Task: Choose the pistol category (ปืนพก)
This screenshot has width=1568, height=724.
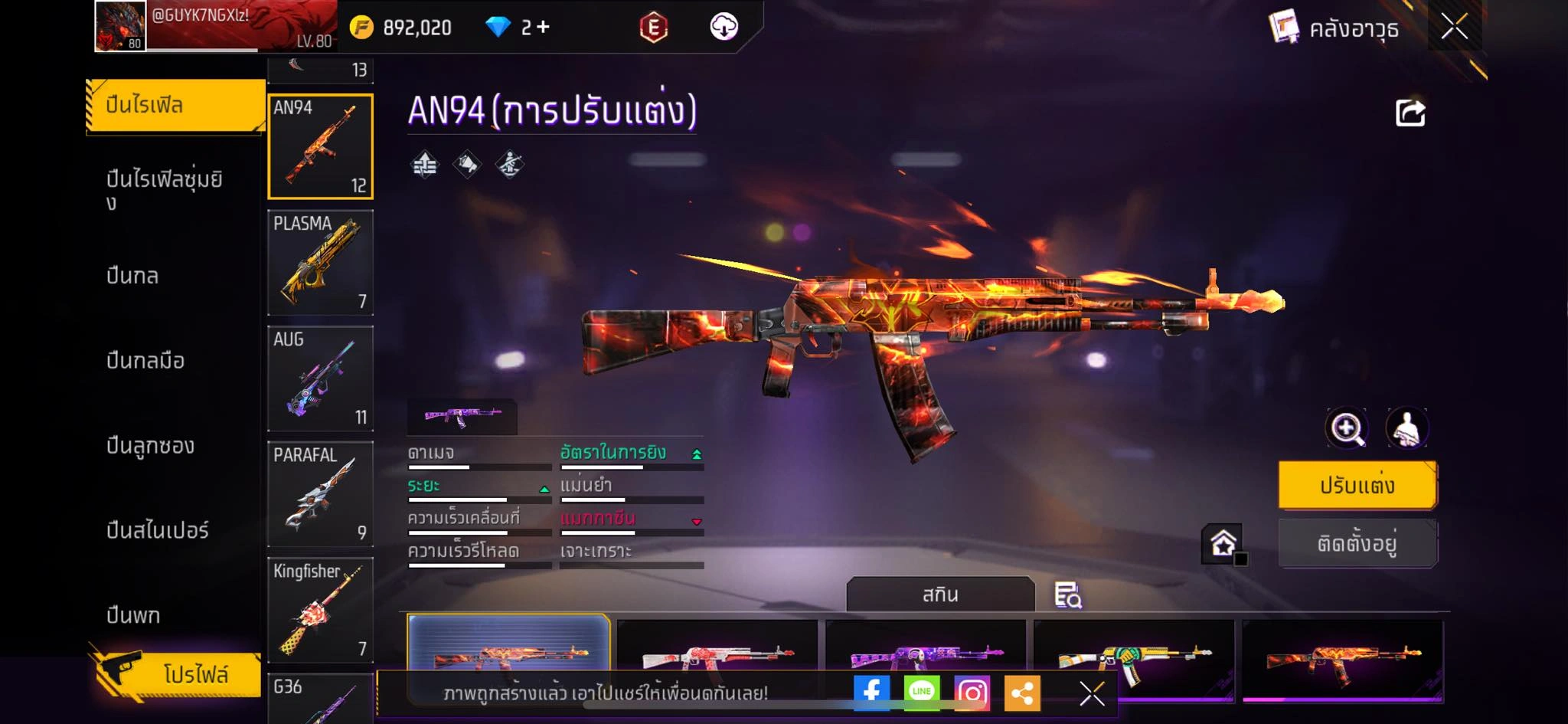Action: [133, 615]
